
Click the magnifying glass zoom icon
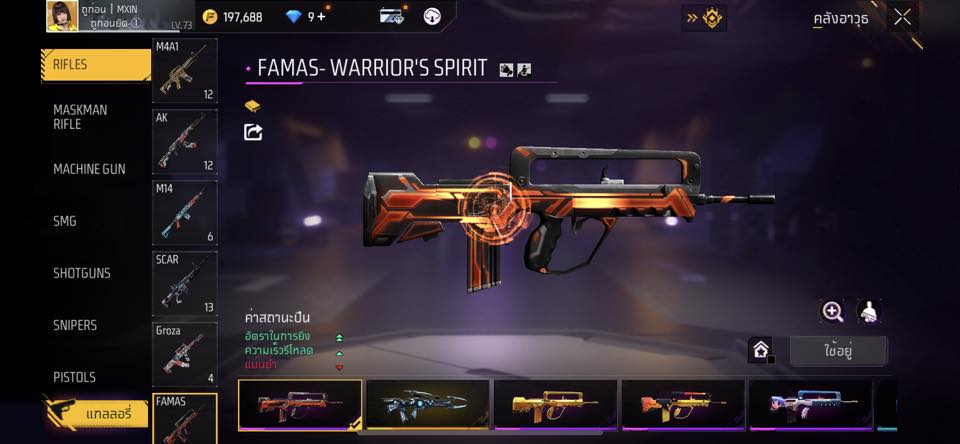(x=832, y=311)
